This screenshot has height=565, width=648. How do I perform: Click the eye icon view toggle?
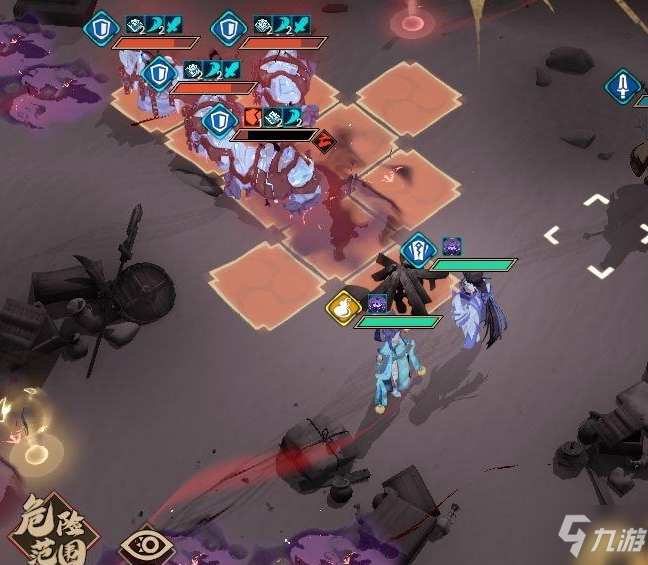pyautogui.click(x=146, y=546)
